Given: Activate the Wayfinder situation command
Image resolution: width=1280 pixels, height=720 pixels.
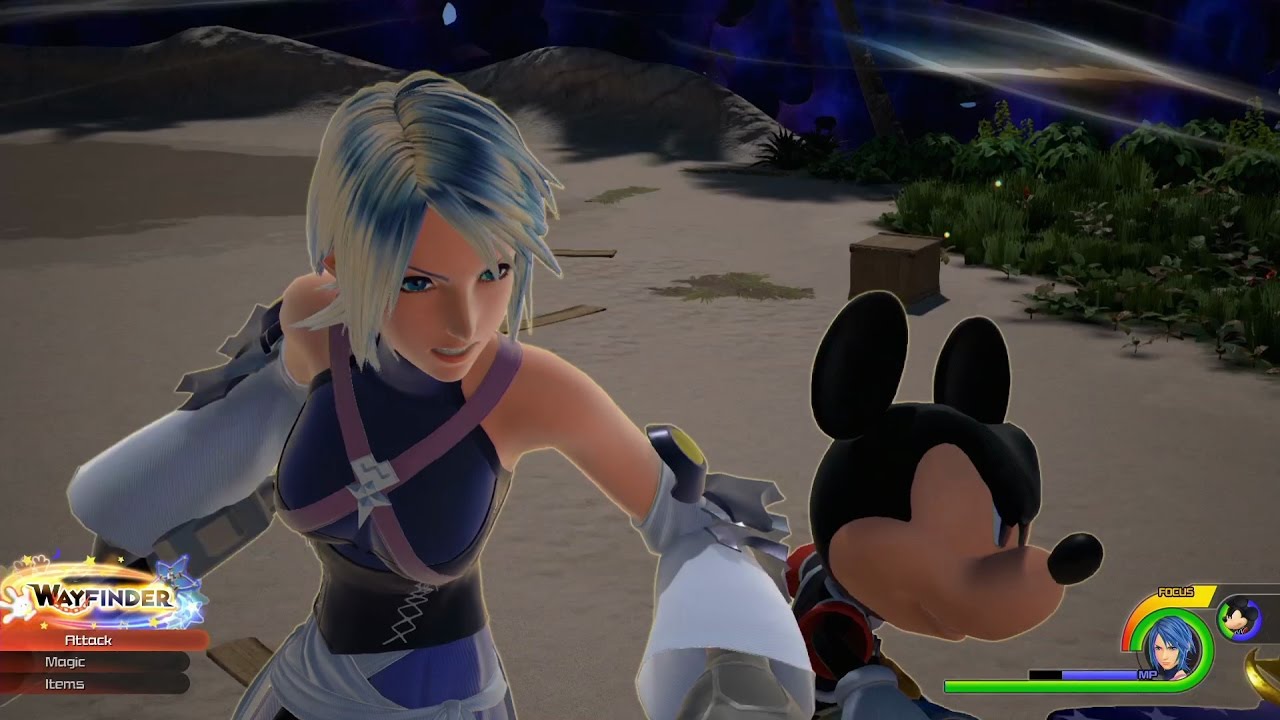Looking at the screenshot, I should tap(102, 598).
